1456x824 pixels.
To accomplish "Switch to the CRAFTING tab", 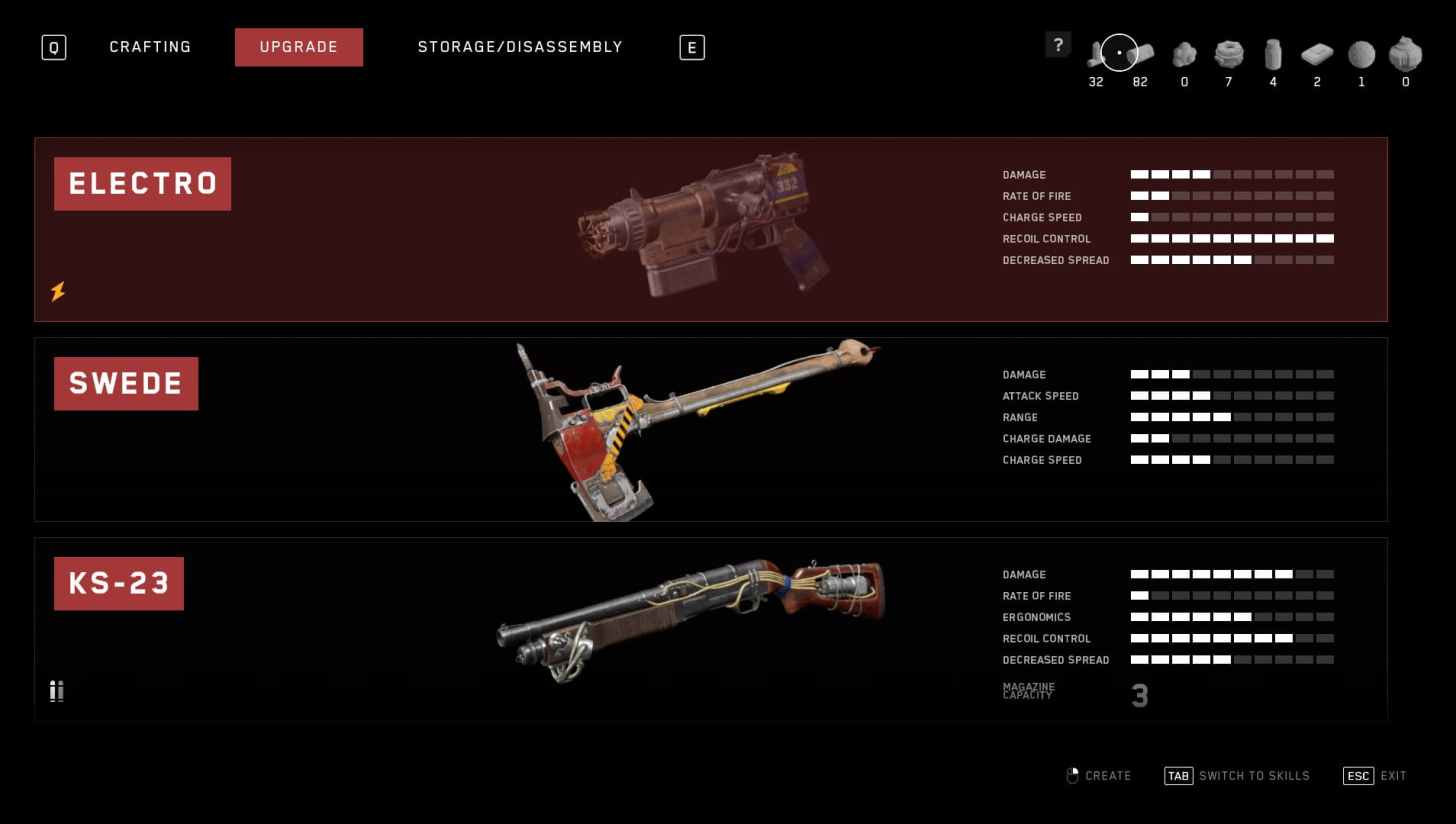I will click(150, 46).
